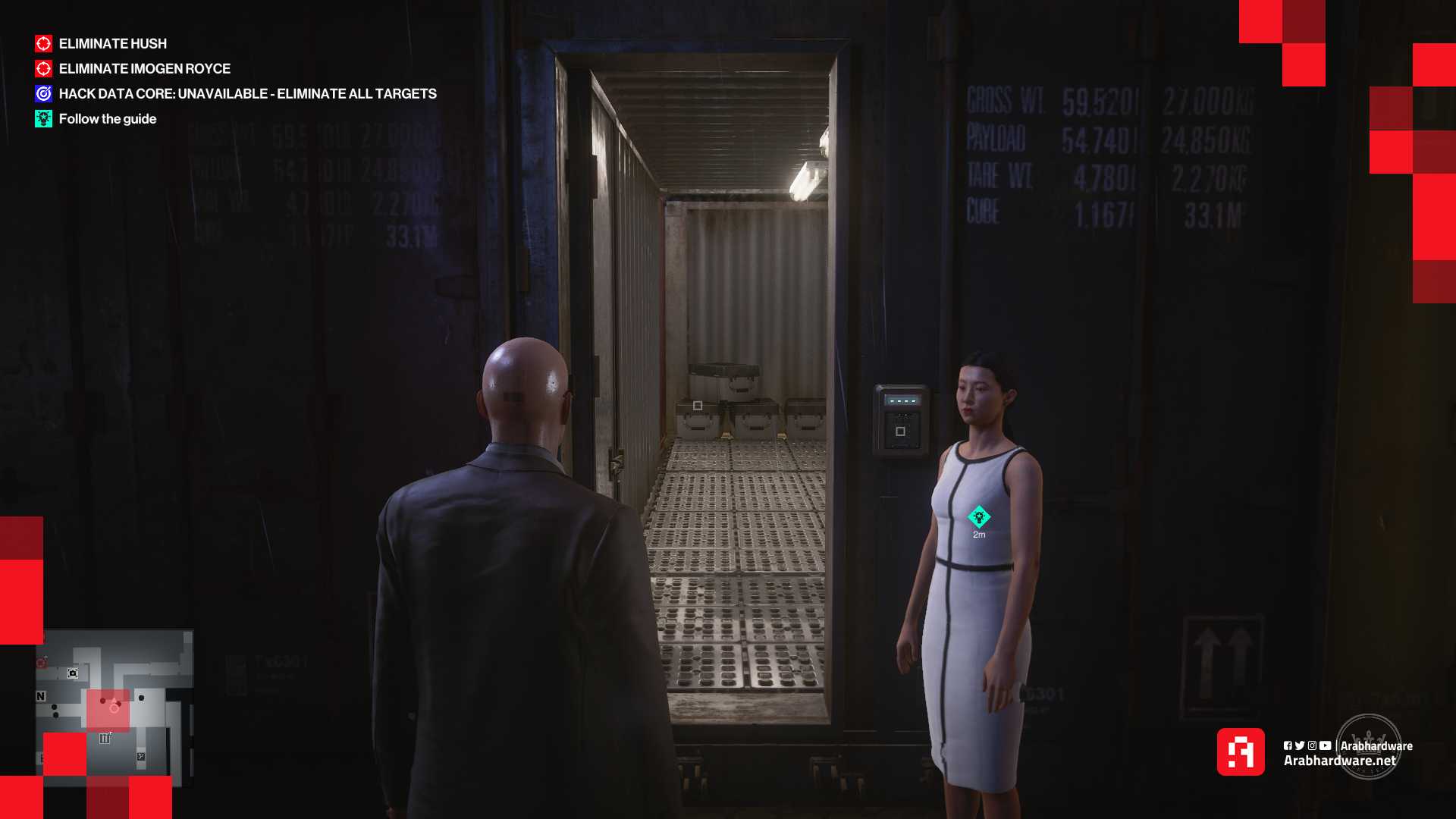Click the green guide waypoint marker
Viewport: 1456px width, 819px height.
(979, 517)
